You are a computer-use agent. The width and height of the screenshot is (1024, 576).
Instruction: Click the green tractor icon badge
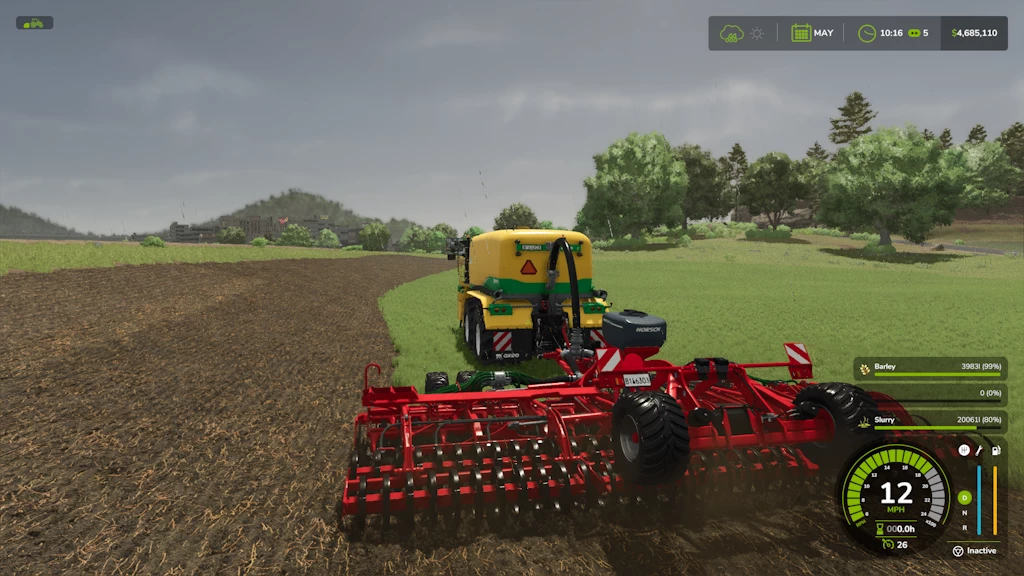pyautogui.click(x=34, y=23)
